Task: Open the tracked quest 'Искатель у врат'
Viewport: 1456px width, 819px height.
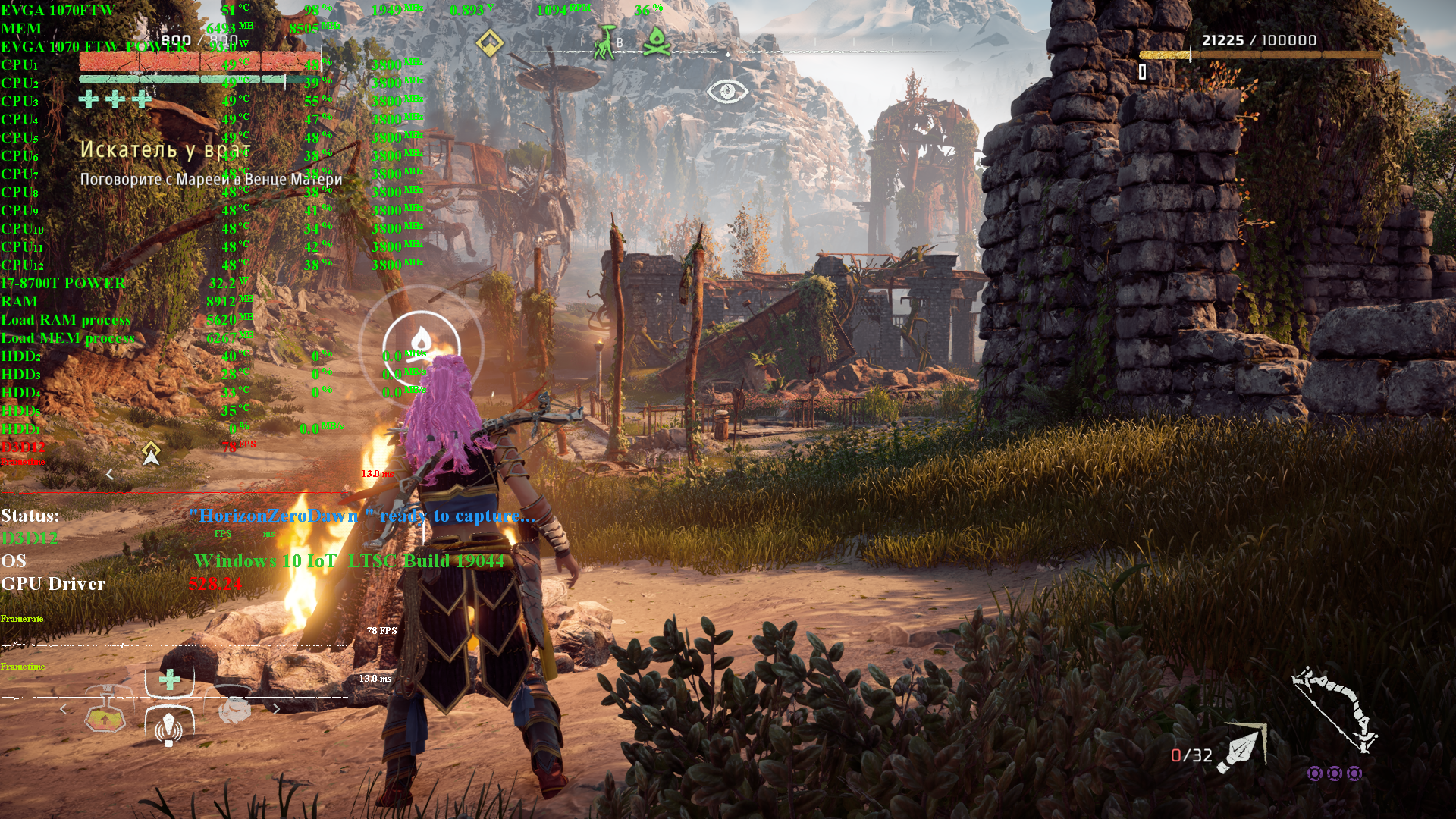Action: tap(165, 150)
